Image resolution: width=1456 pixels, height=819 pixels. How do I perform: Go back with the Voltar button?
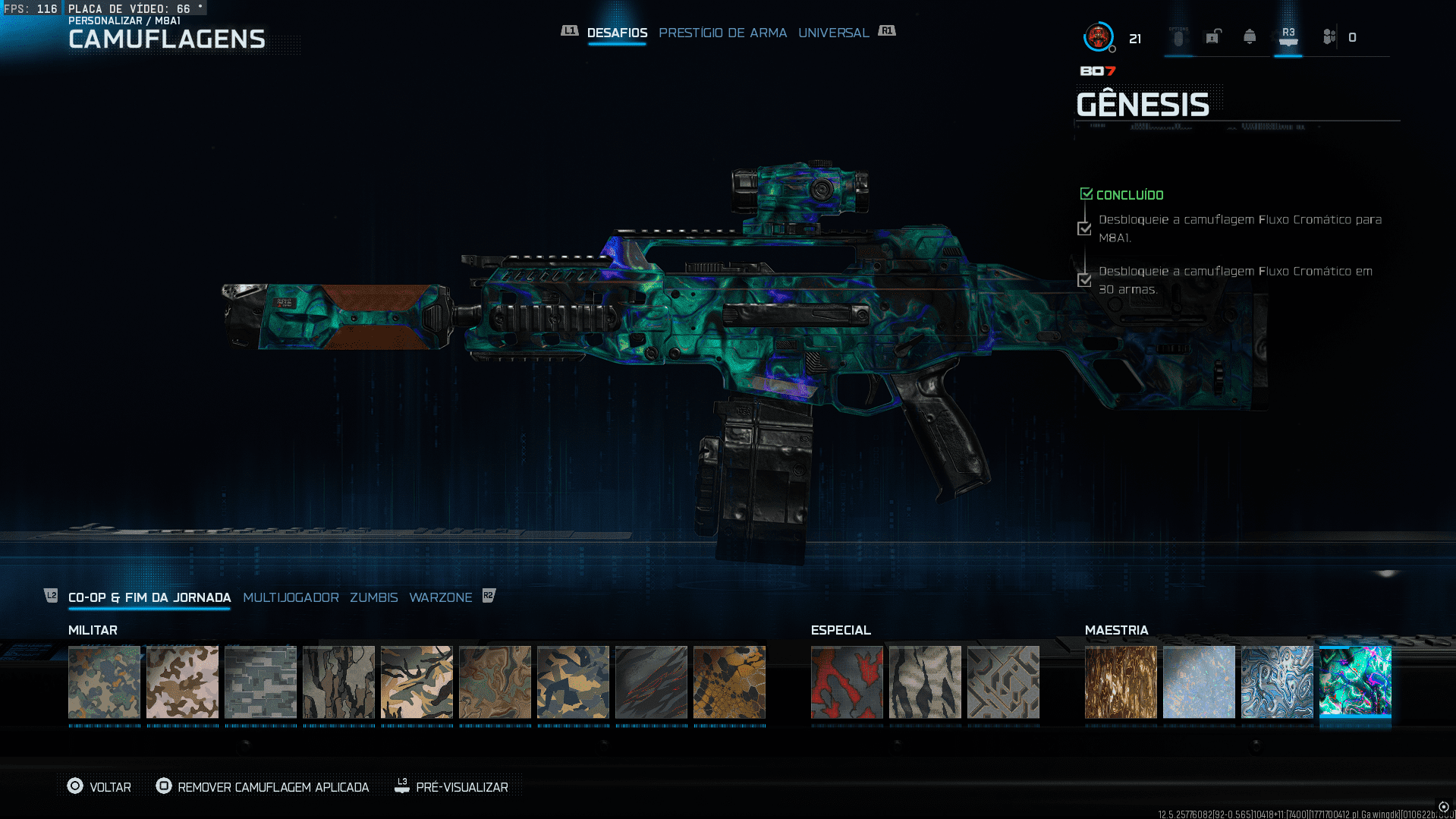click(99, 787)
